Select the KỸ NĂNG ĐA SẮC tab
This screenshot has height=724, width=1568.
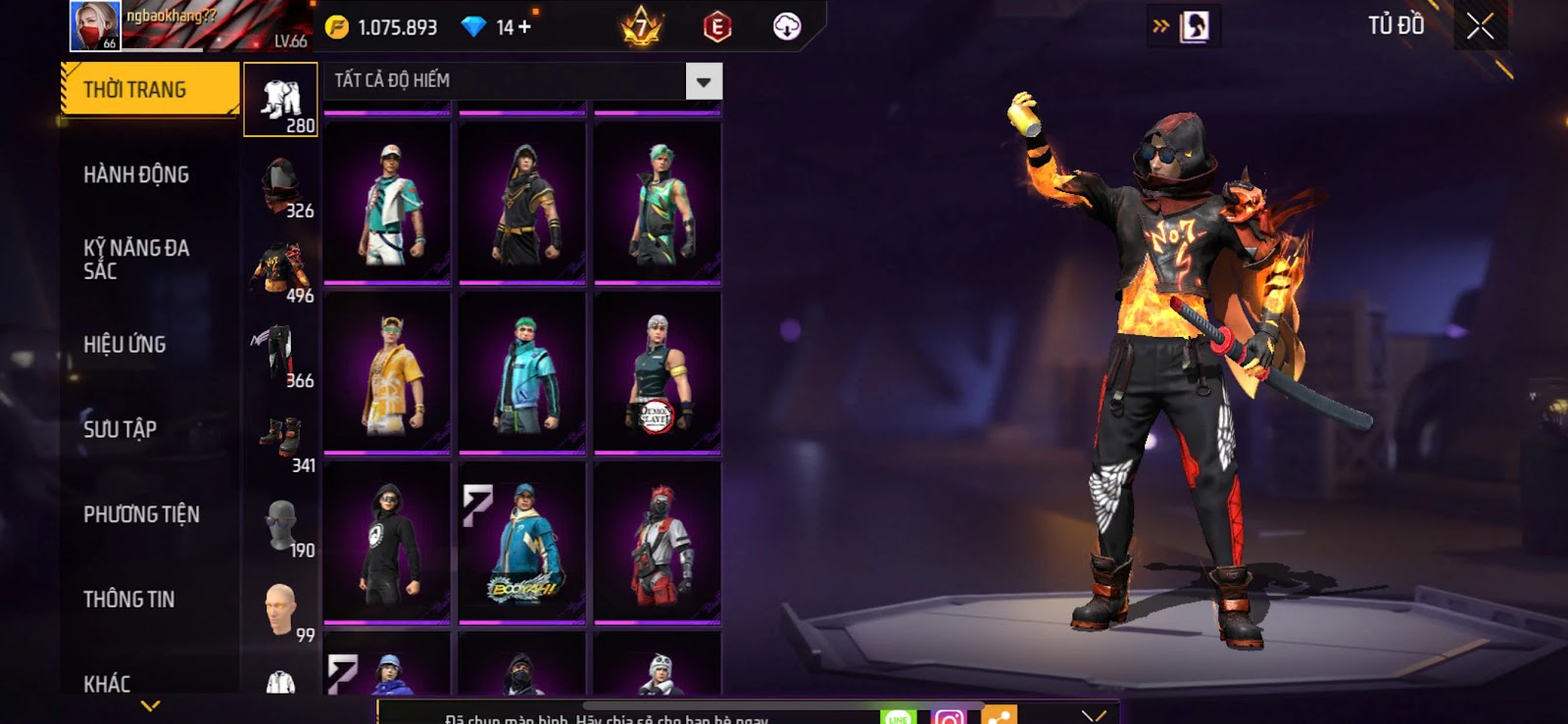pos(136,260)
